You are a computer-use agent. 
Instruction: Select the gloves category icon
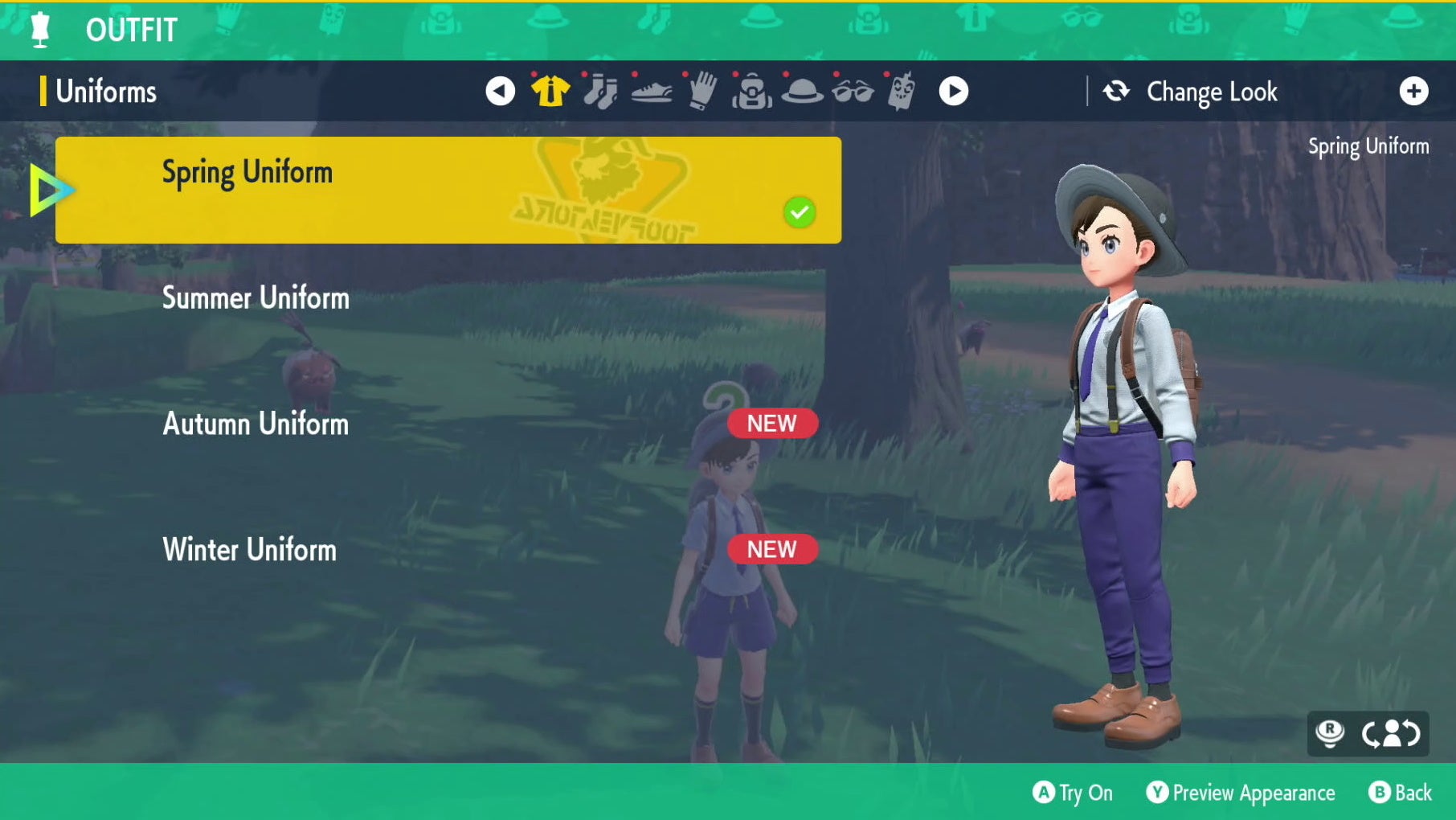[701, 91]
